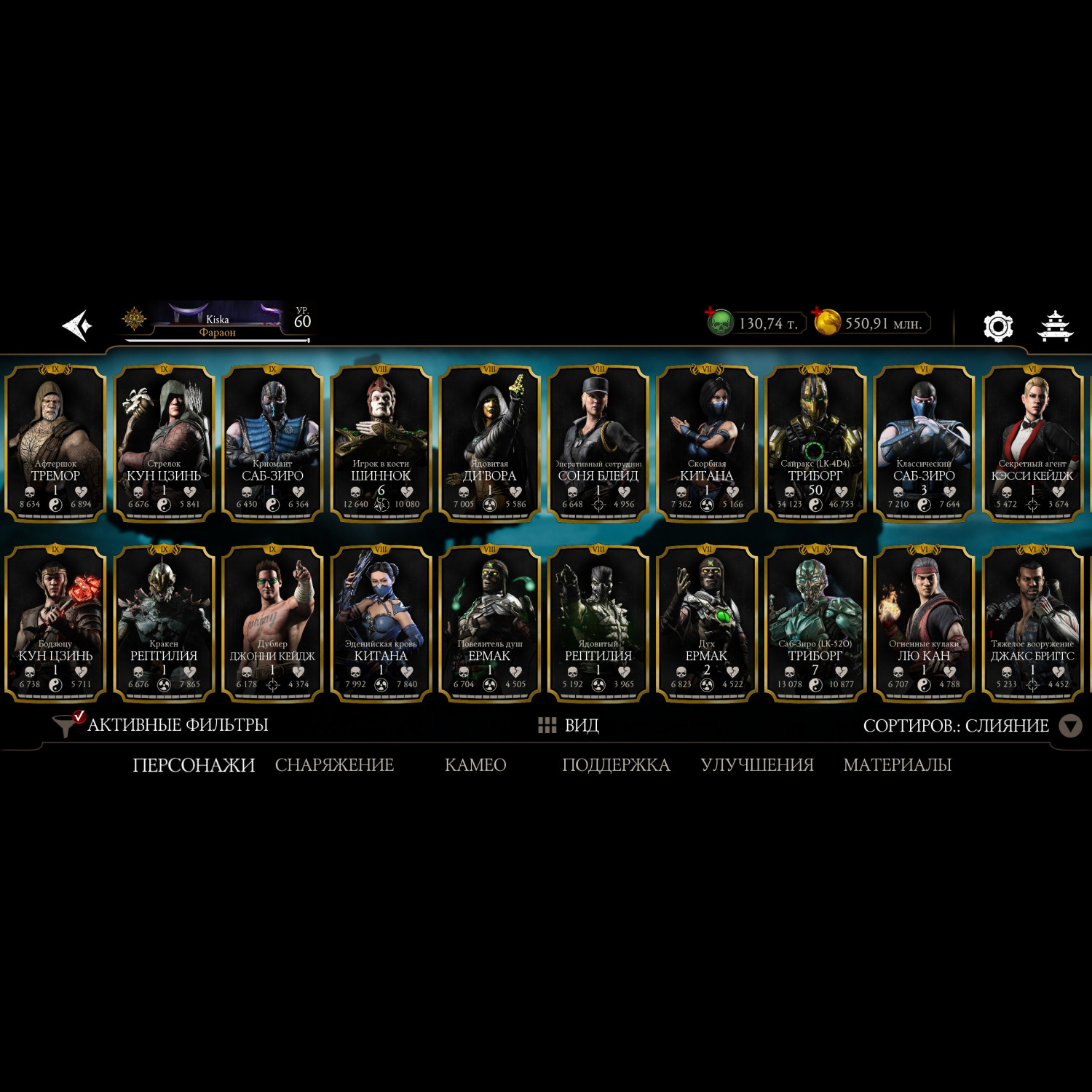The height and width of the screenshot is (1092, 1092).
Task: Open the Поддержка tab
Action: coord(616,765)
